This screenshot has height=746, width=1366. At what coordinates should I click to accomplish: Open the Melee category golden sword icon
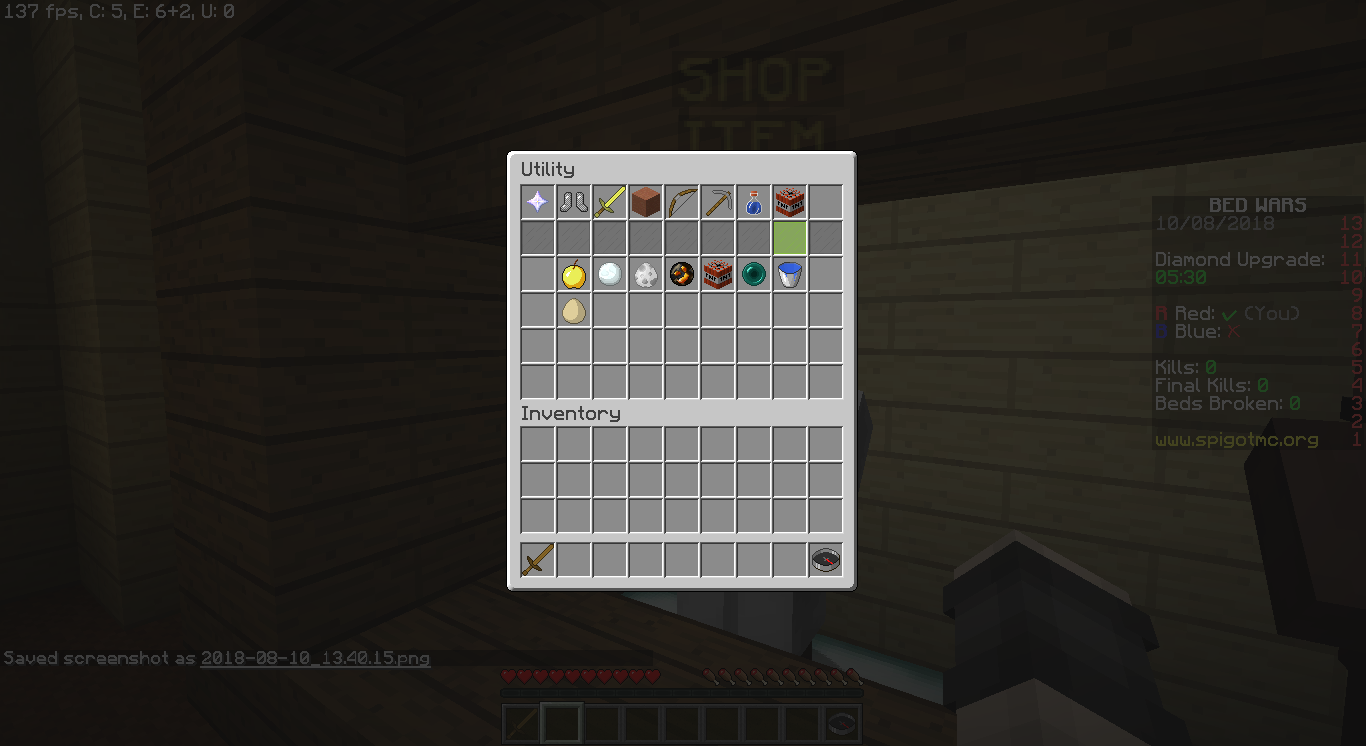pyautogui.click(x=608, y=202)
